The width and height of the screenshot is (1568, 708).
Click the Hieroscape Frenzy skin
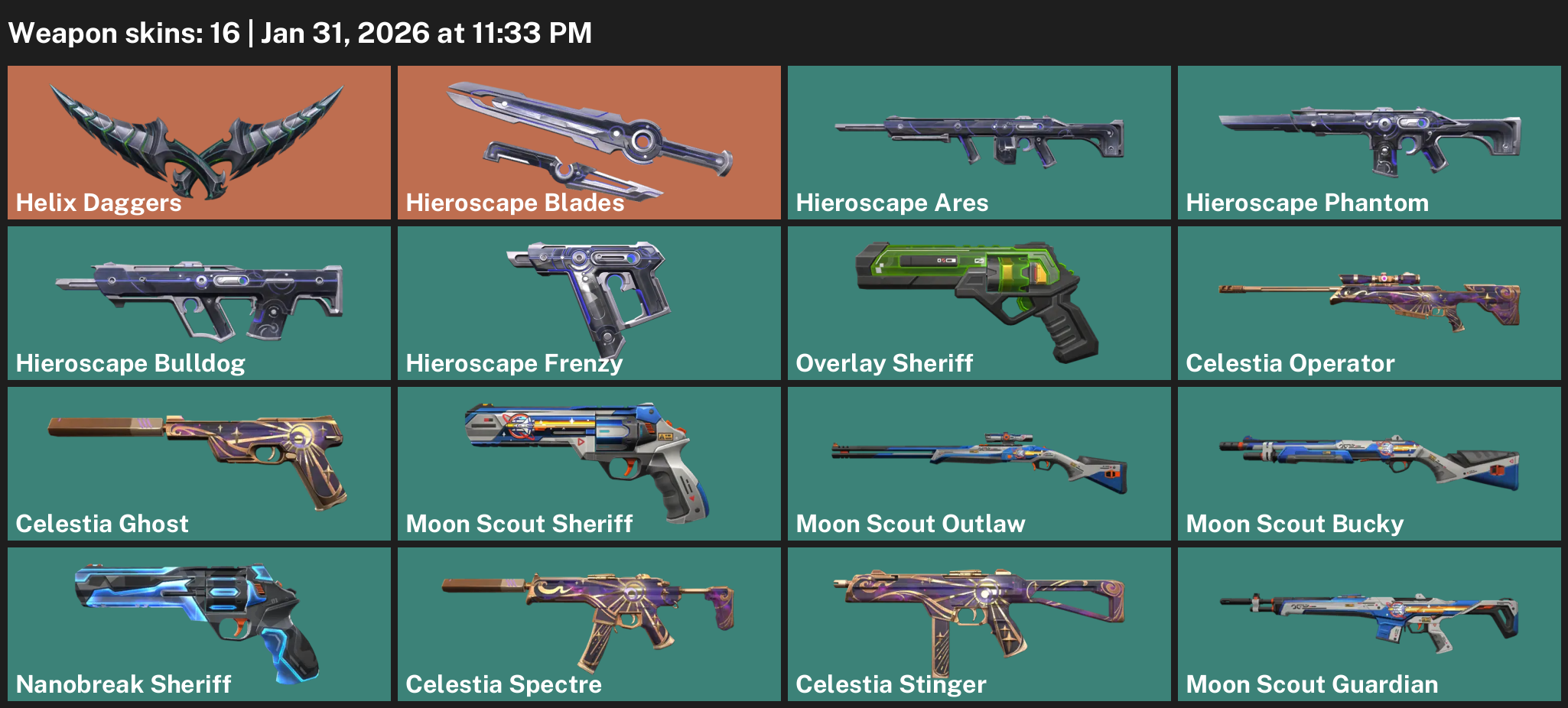coord(589,303)
